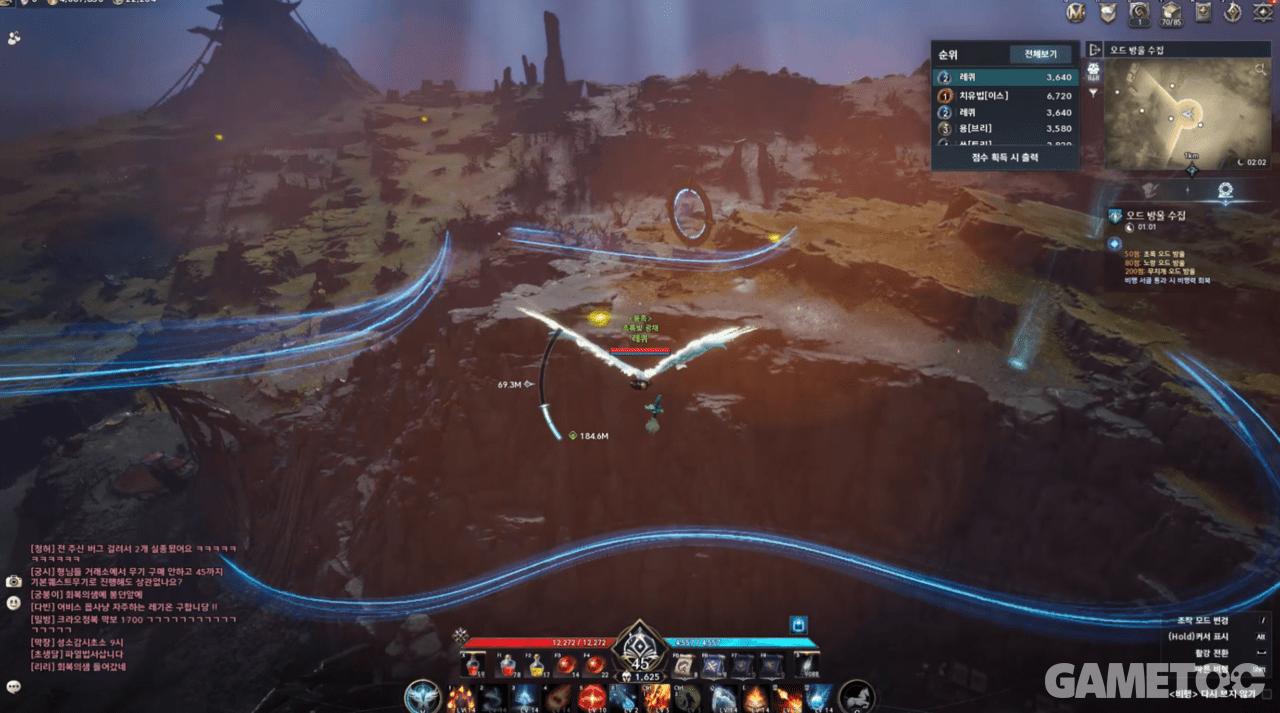Image resolution: width=1280 pixels, height=713 pixels.
Task: Click the 전체보기 button in the ranking panel
Action: tap(1040, 54)
